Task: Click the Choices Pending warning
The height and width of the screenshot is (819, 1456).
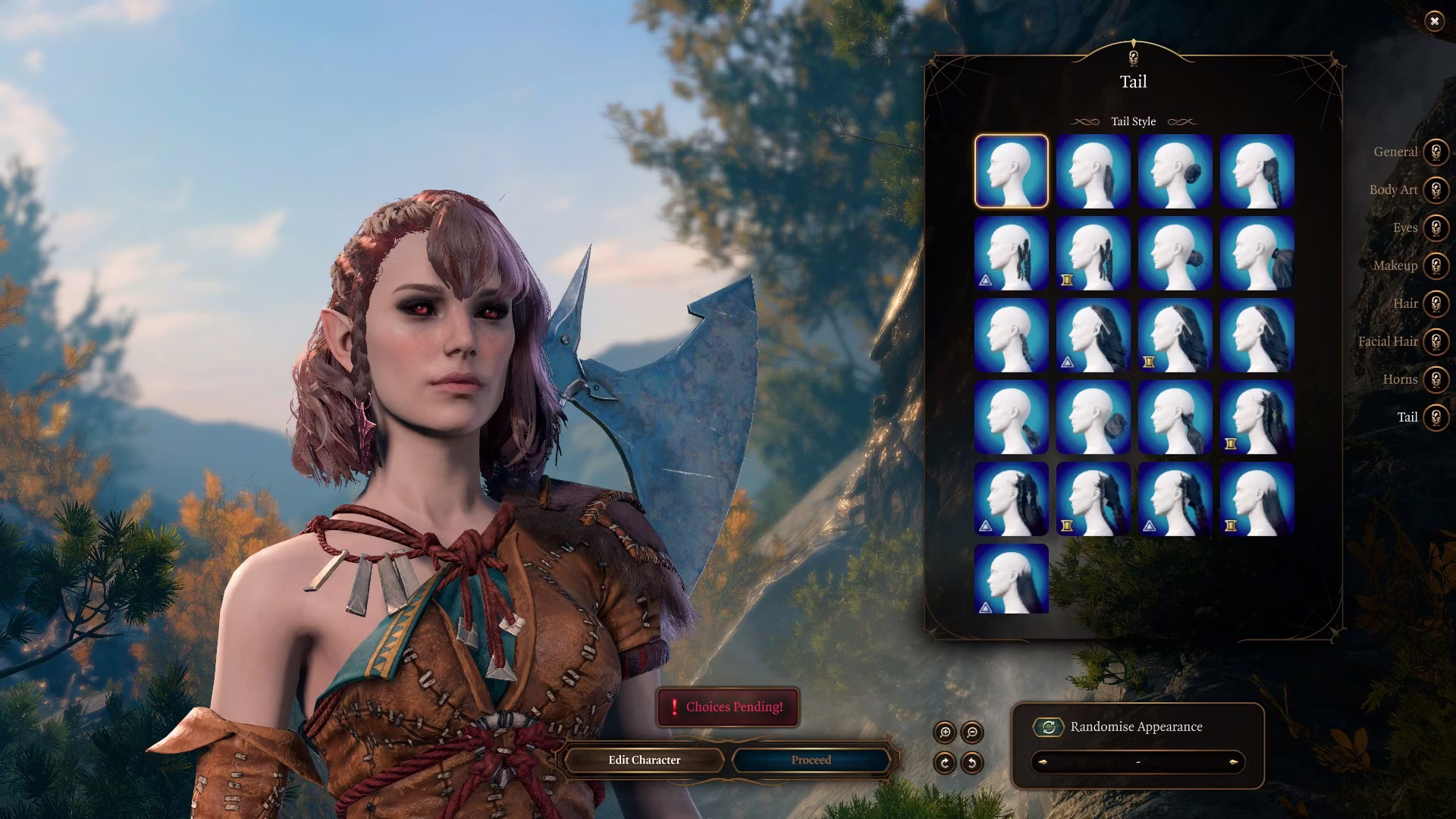Action: [727, 707]
